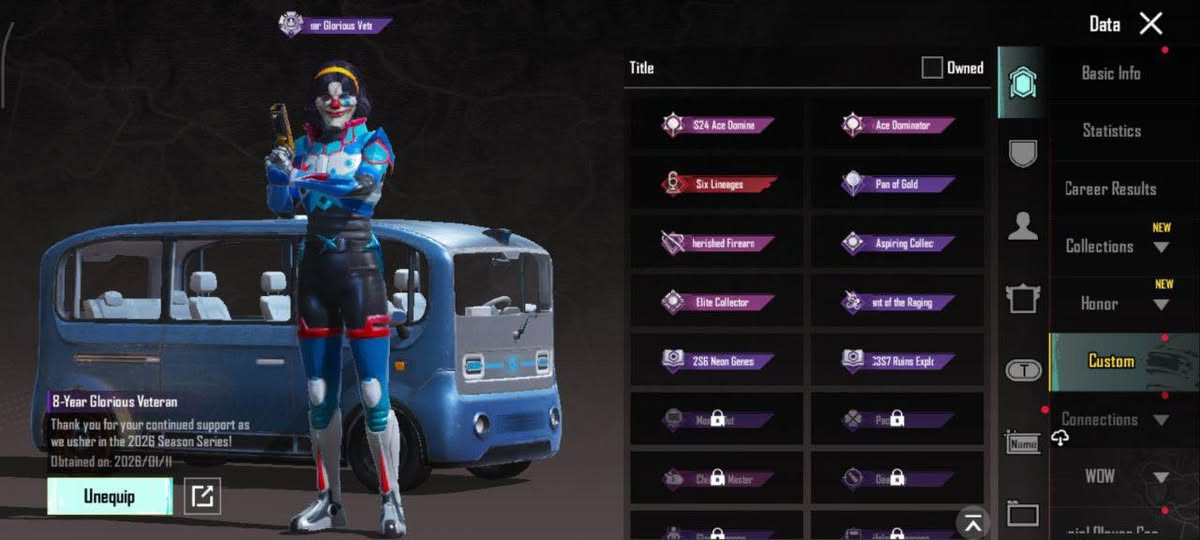Switch to the Custom section

1111,361
